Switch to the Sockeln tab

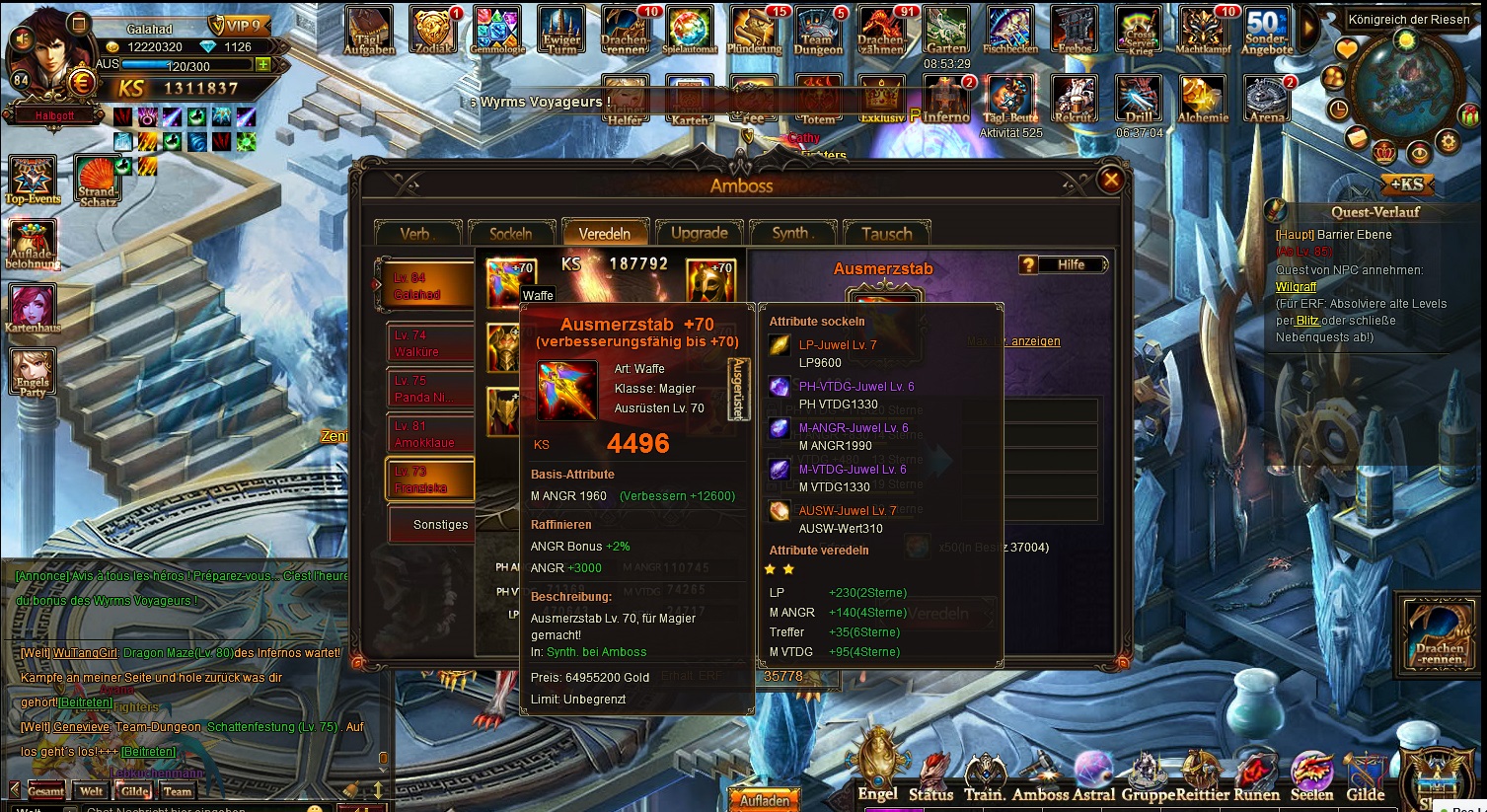(x=510, y=234)
